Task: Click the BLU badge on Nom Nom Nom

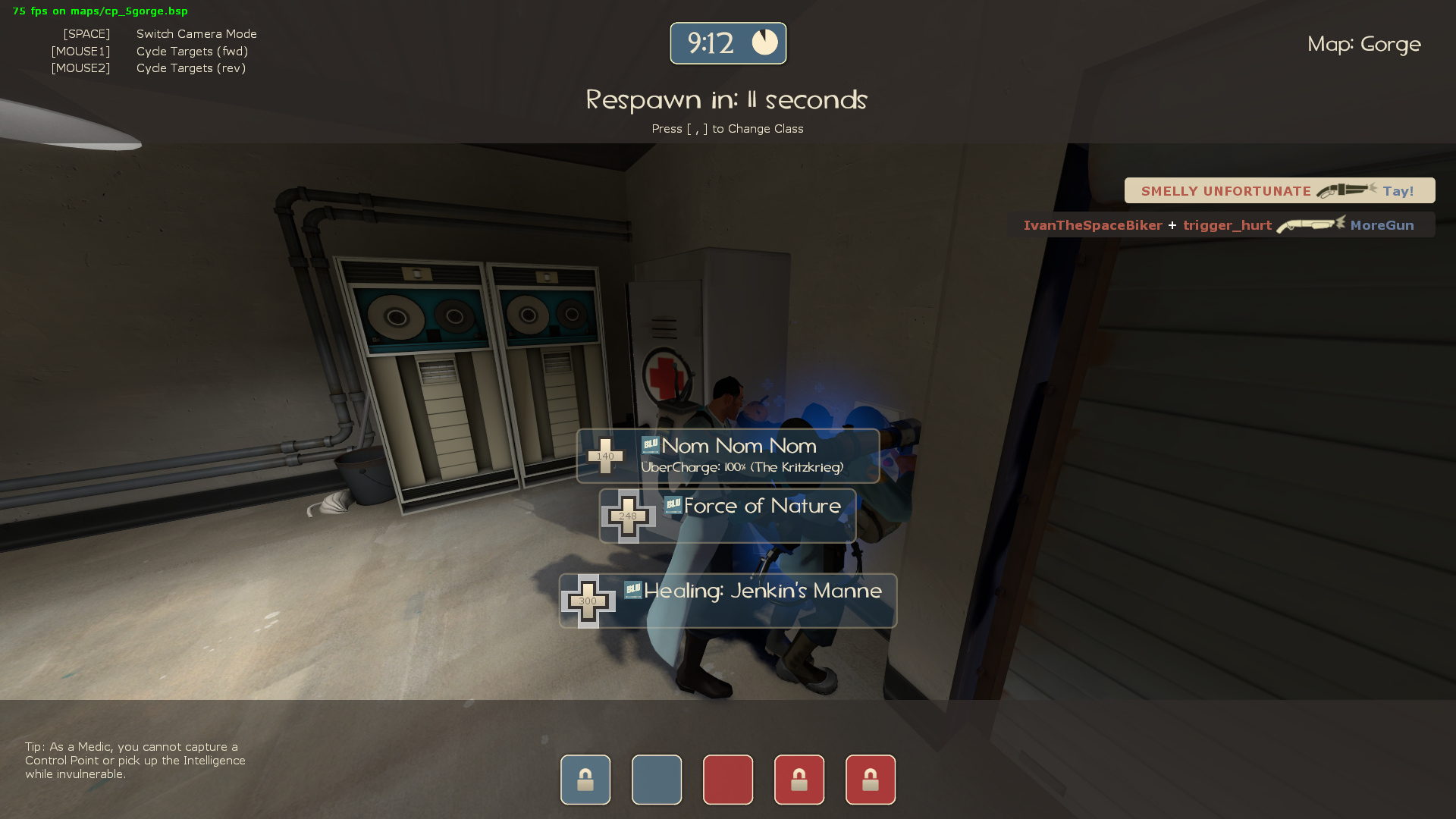Action: coord(651,446)
